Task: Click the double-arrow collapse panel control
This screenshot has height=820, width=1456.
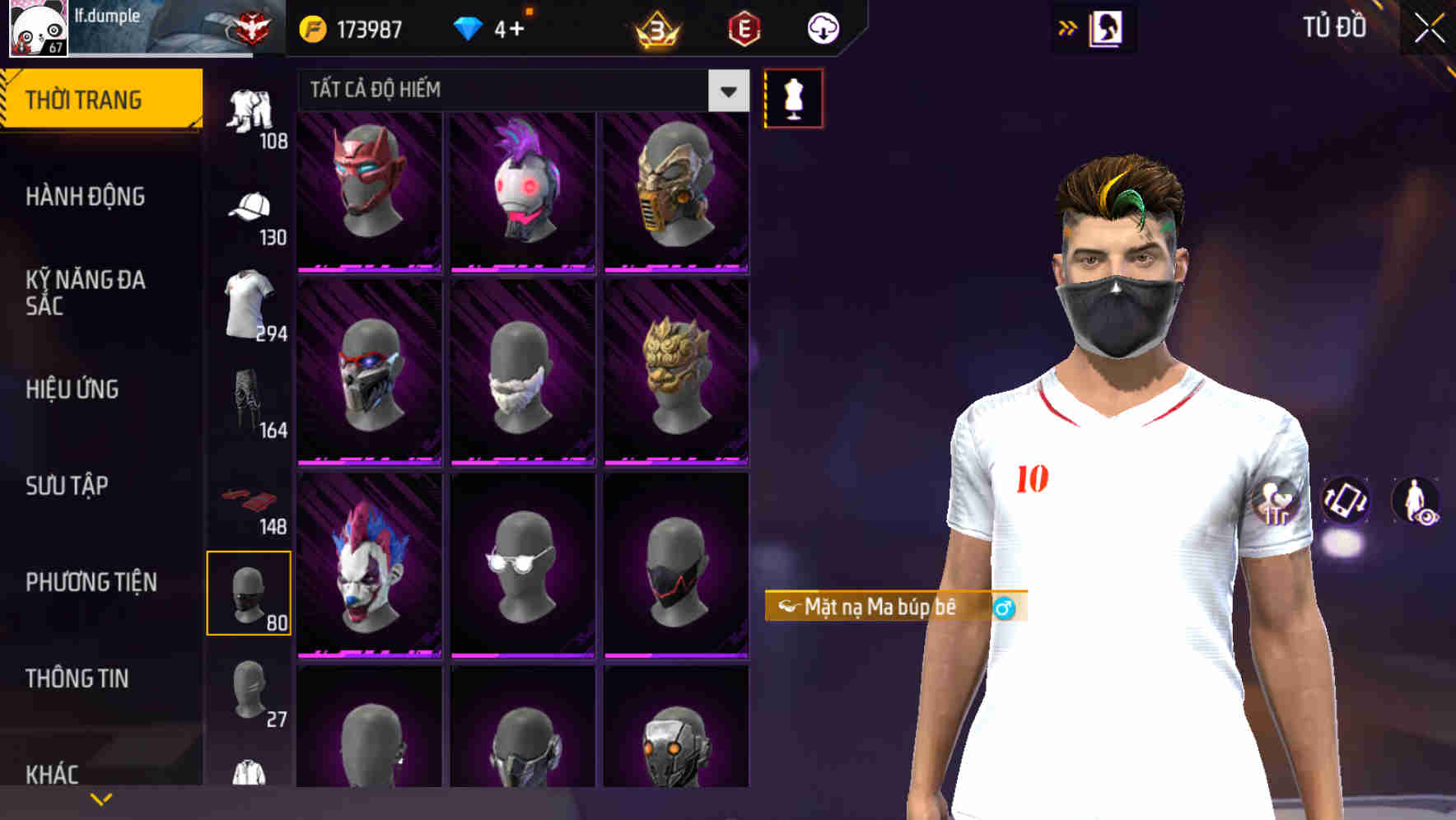Action: [1069, 26]
